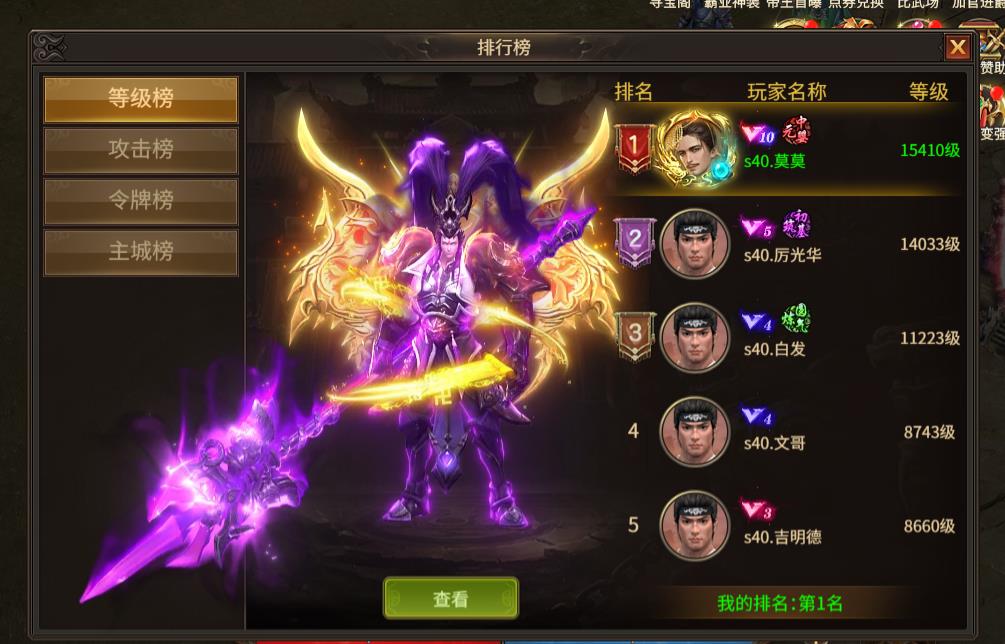
Task: Pick rank 3 player s40.白发
Action: (788, 337)
